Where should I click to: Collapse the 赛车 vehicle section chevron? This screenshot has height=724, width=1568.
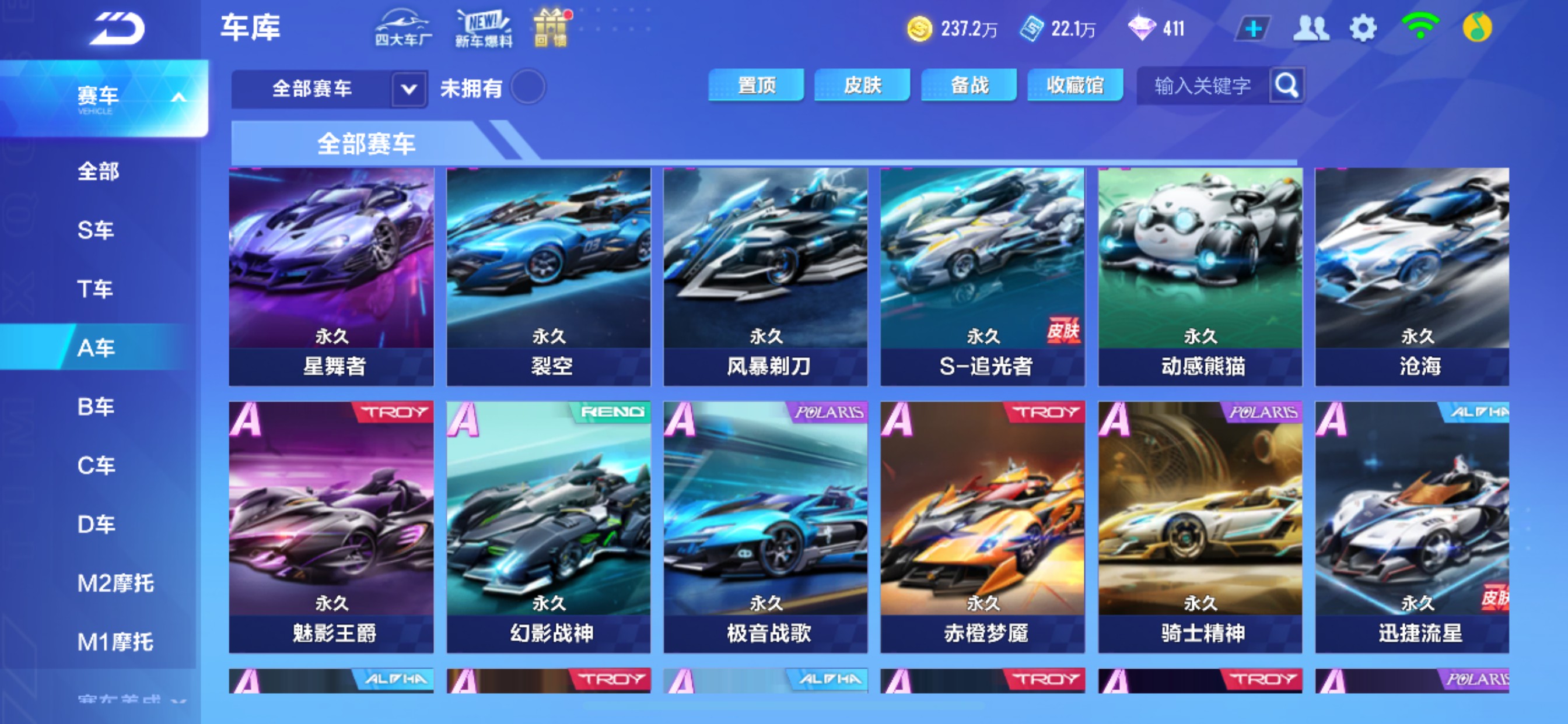coord(178,96)
